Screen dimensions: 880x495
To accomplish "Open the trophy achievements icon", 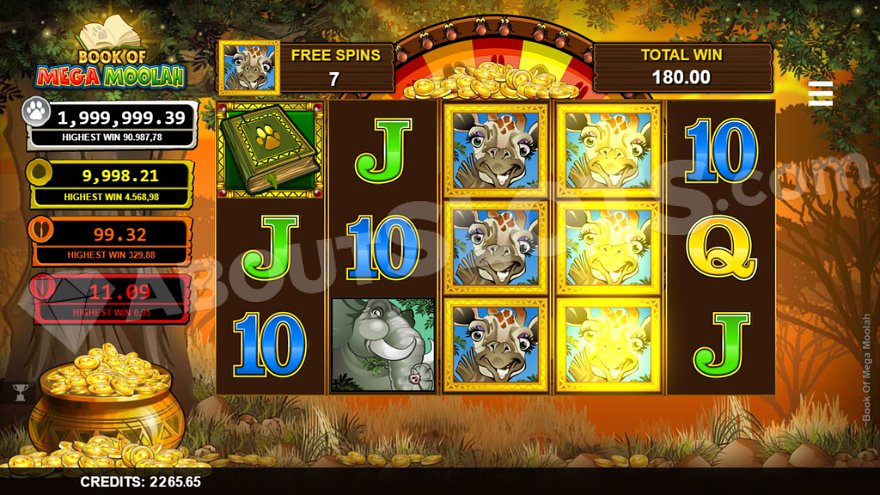I will [19, 391].
